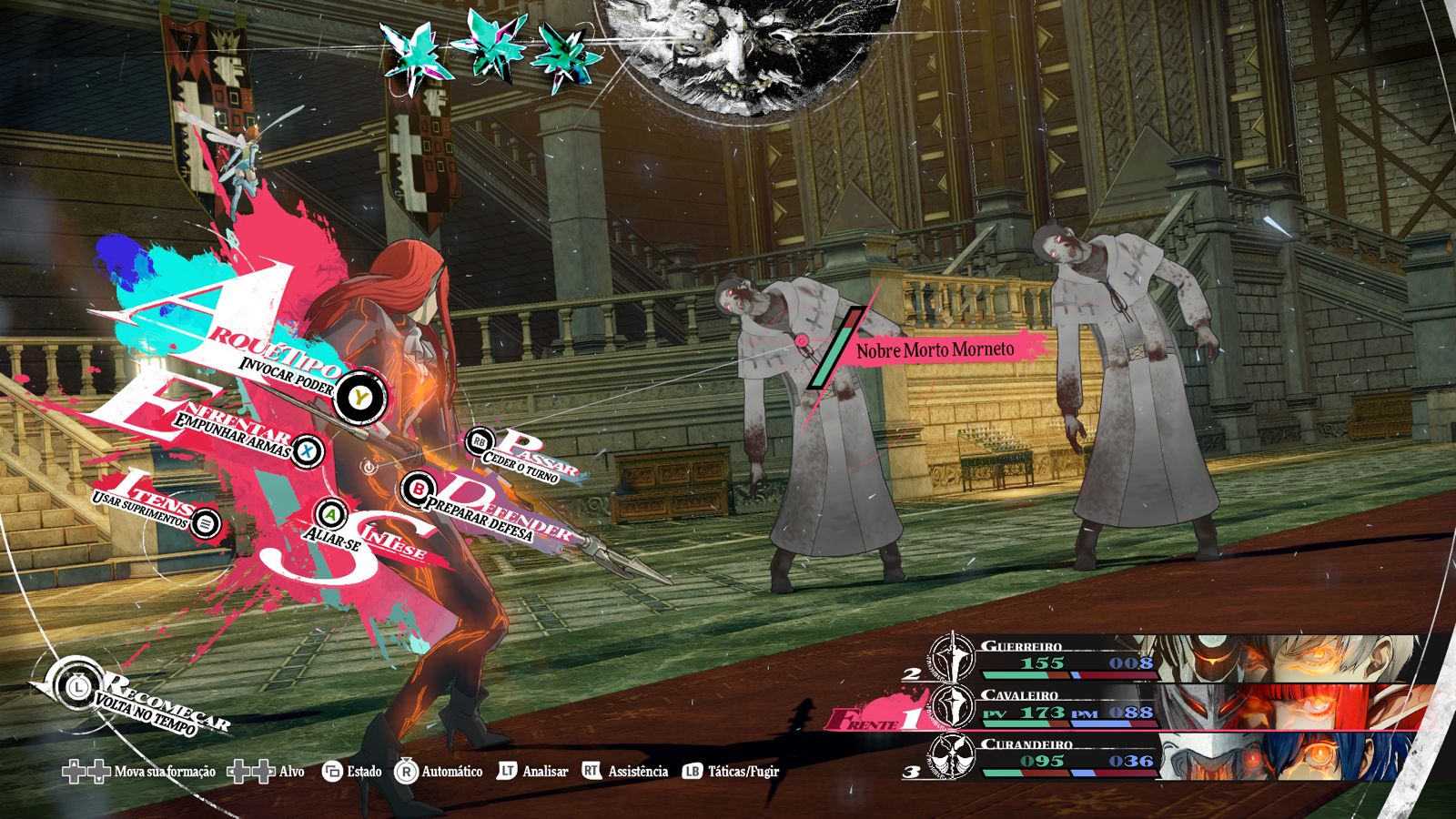
Task: Click the Estado status option
Action: point(352,772)
